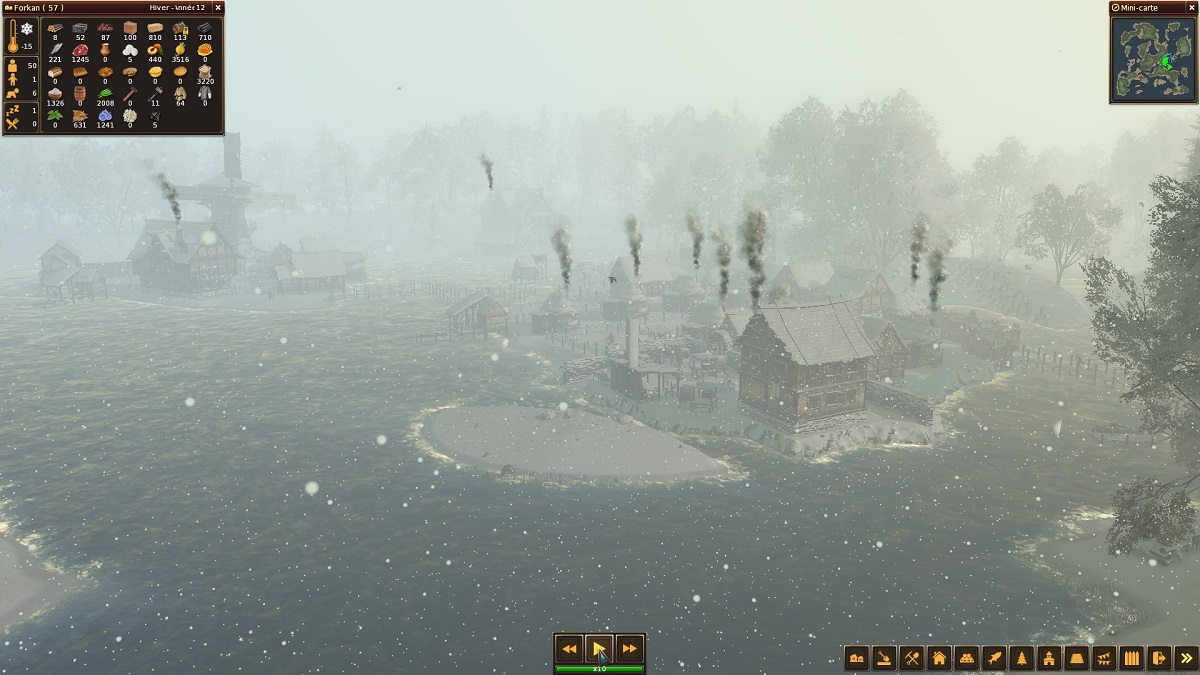Open the market stall category icon
This screenshot has width=1200, height=675.
[x=966, y=658]
